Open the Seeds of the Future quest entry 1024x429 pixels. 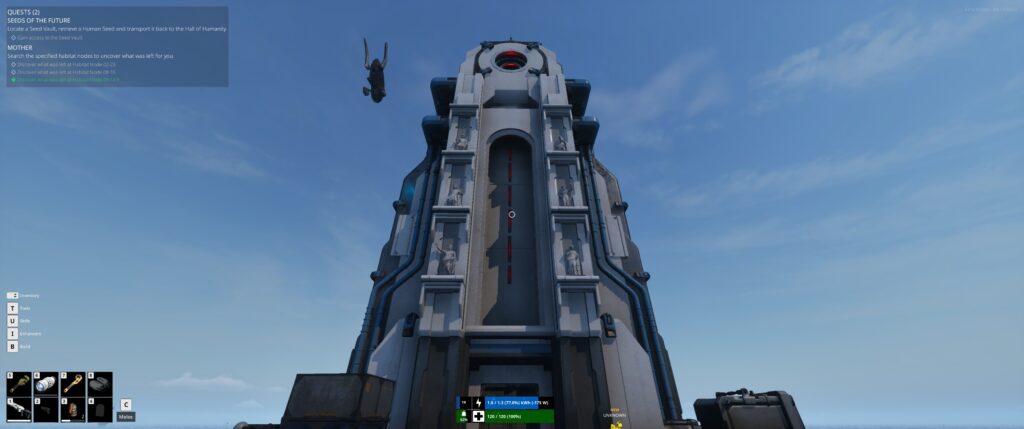click(46, 21)
